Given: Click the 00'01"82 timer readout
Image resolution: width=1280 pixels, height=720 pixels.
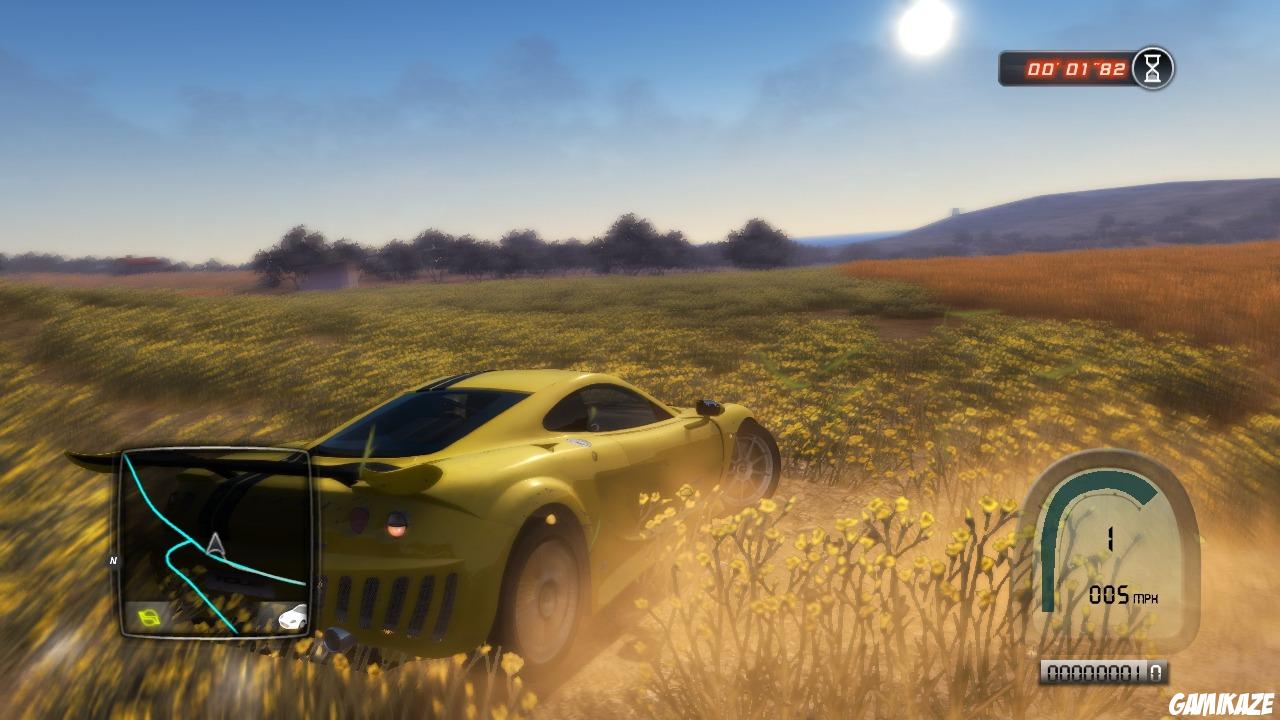Looking at the screenshot, I should (1077, 68).
